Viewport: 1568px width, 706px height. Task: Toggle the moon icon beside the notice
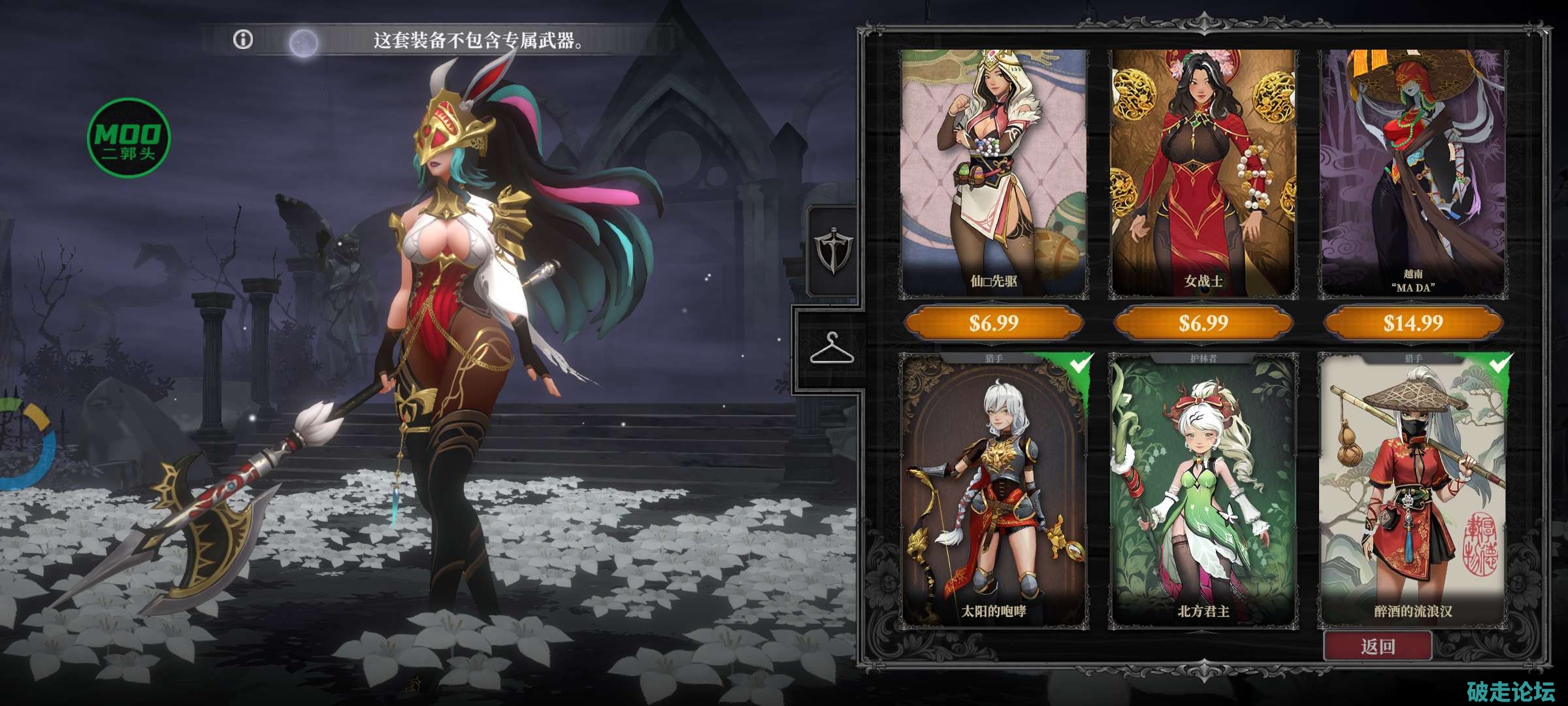point(304,43)
